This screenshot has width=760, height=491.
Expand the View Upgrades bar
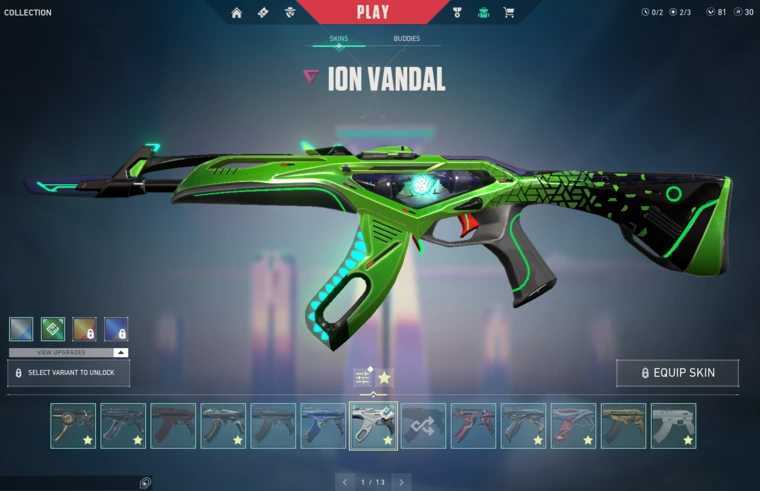click(x=69, y=353)
